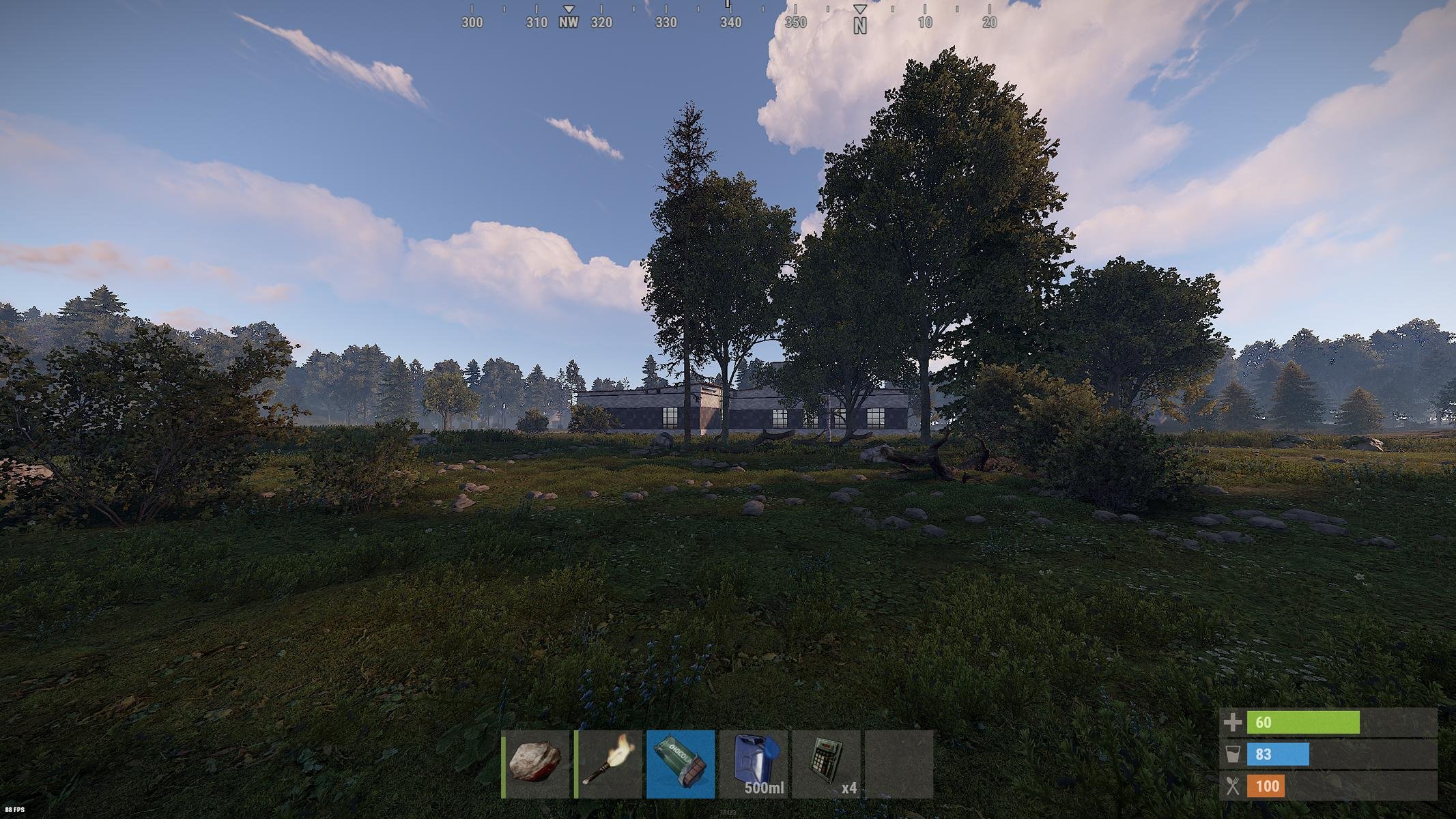The height and width of the screenshot is (819, 1456).
Task: Equip the lit torch from the hotbar
Action: click(x=609, y=764)
